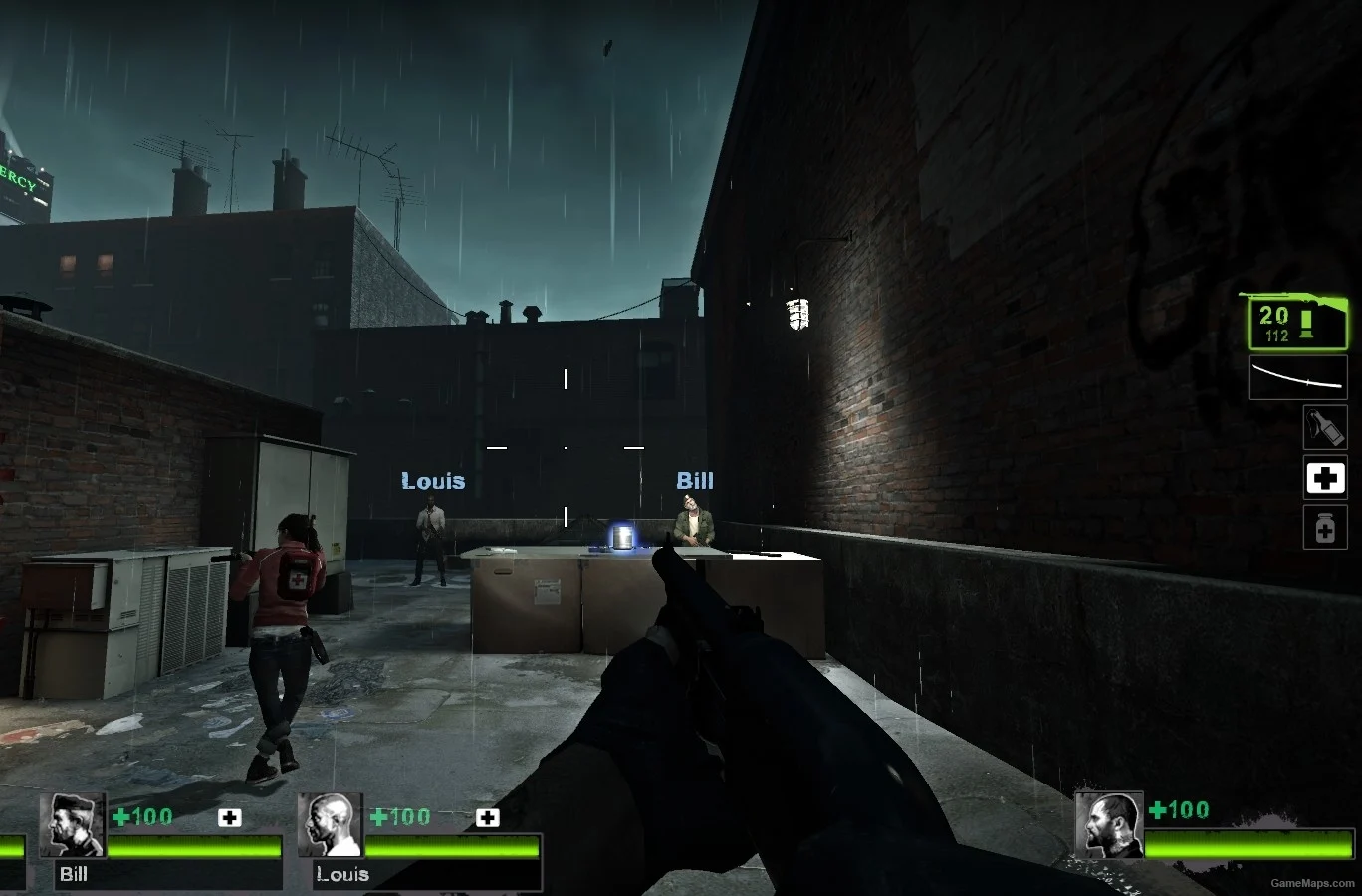Pick the pain pills slot
The width and height of the screenshot is (1362, 896).
pos(1324,527)
